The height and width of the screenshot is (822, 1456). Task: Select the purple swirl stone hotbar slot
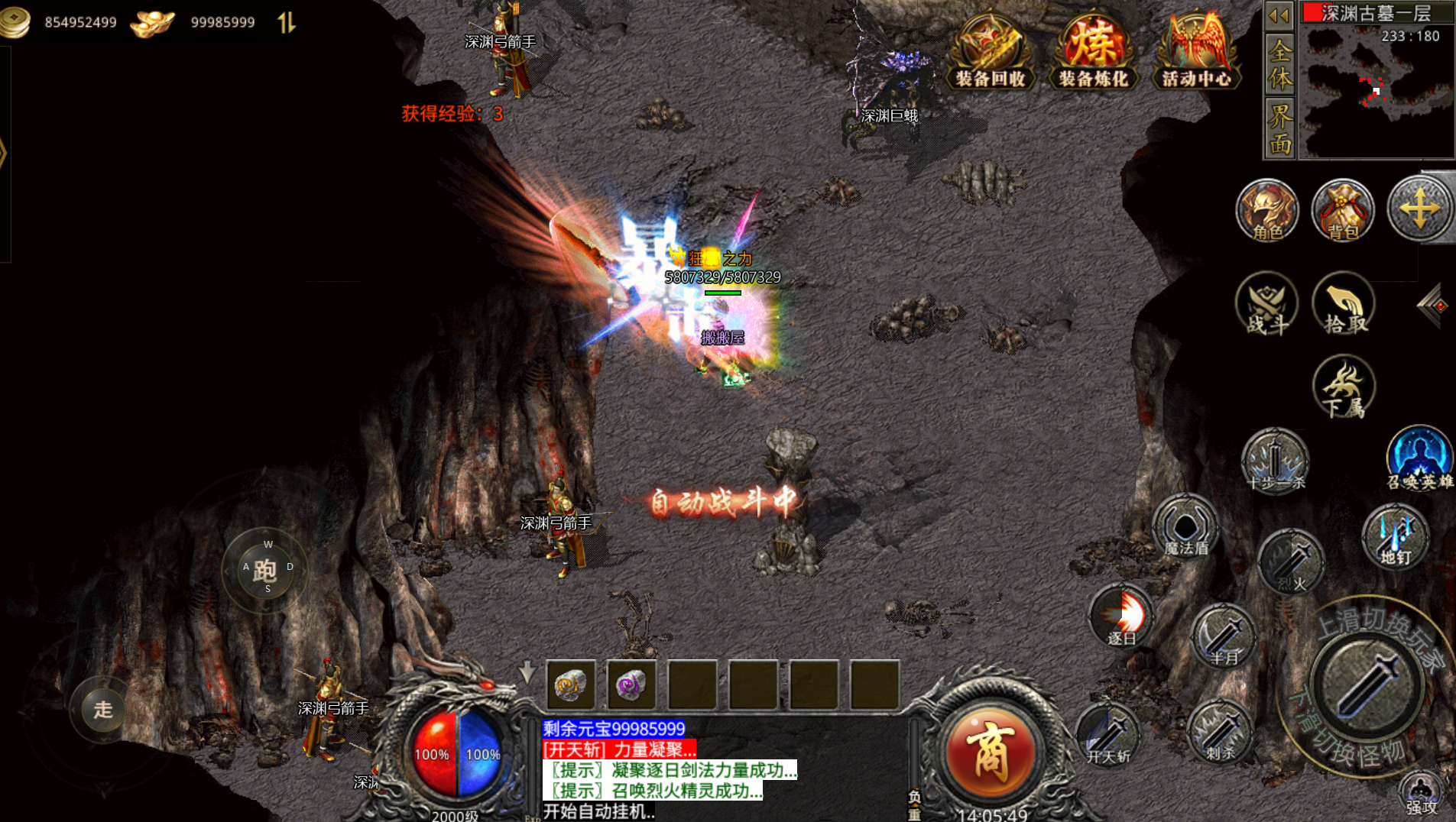click(631, 684)
